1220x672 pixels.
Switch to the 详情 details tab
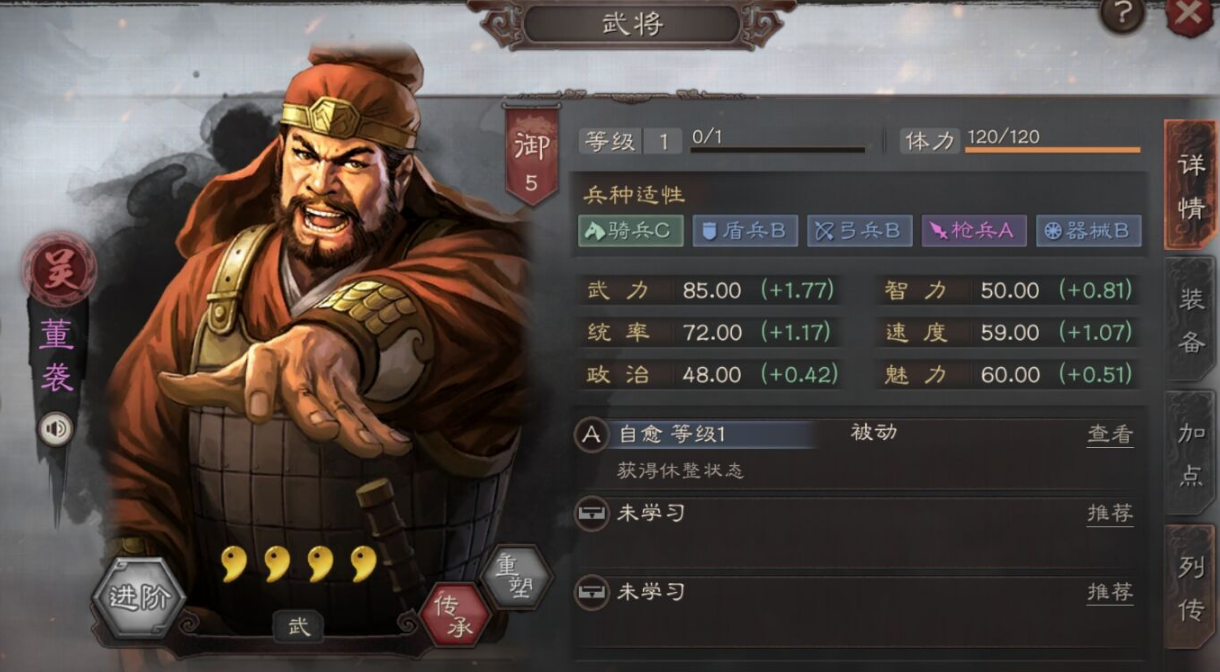click(x=1190, y=185)
